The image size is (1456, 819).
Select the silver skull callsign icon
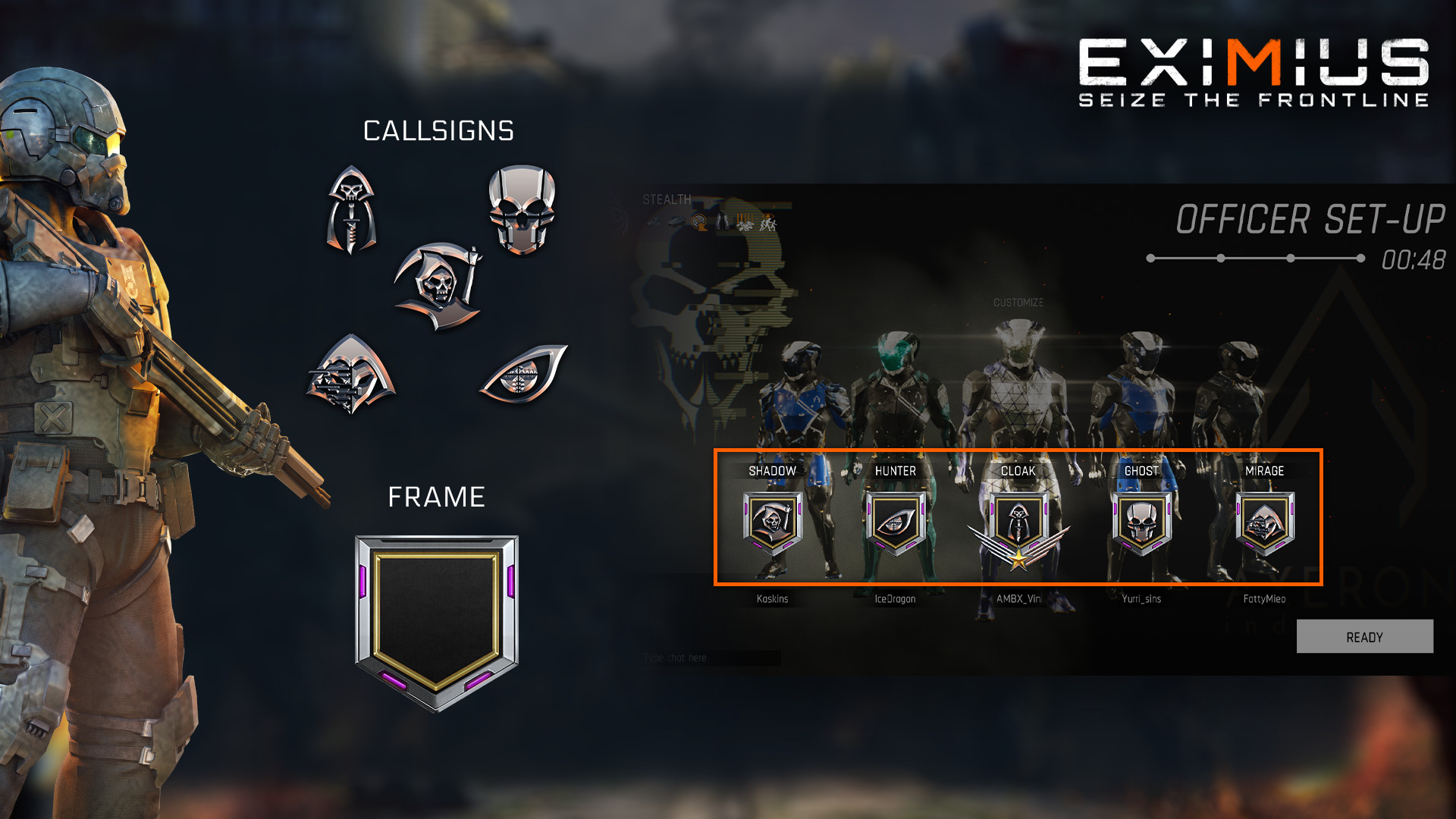click(522, 209)
